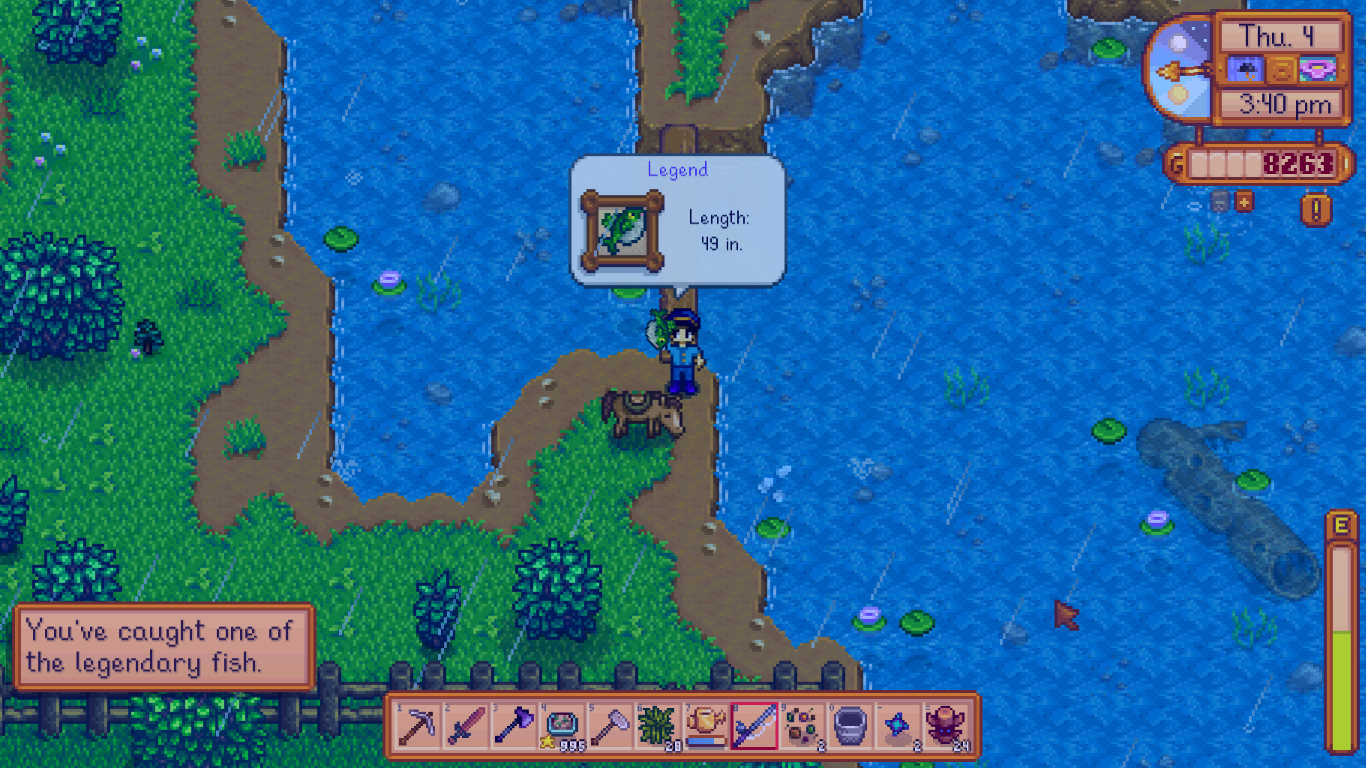Click the flower season icon on the clock
Image resolution: width=1366 pixels, height=768 pixels.
1319,71
